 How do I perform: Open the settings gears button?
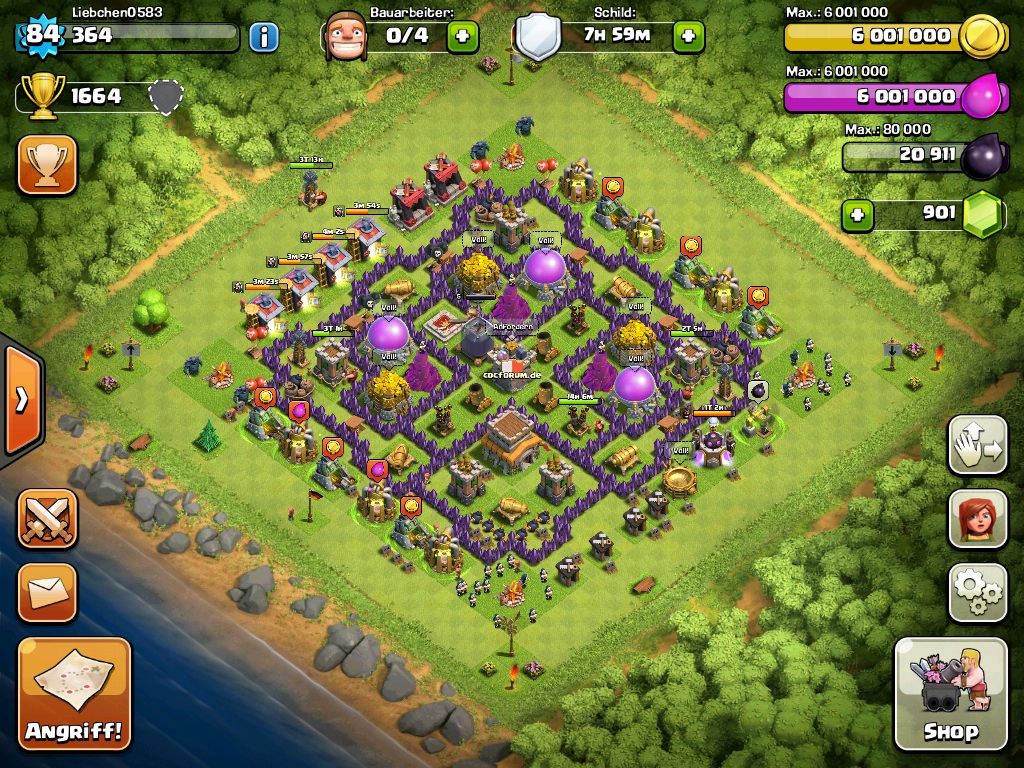click(977, 592)
